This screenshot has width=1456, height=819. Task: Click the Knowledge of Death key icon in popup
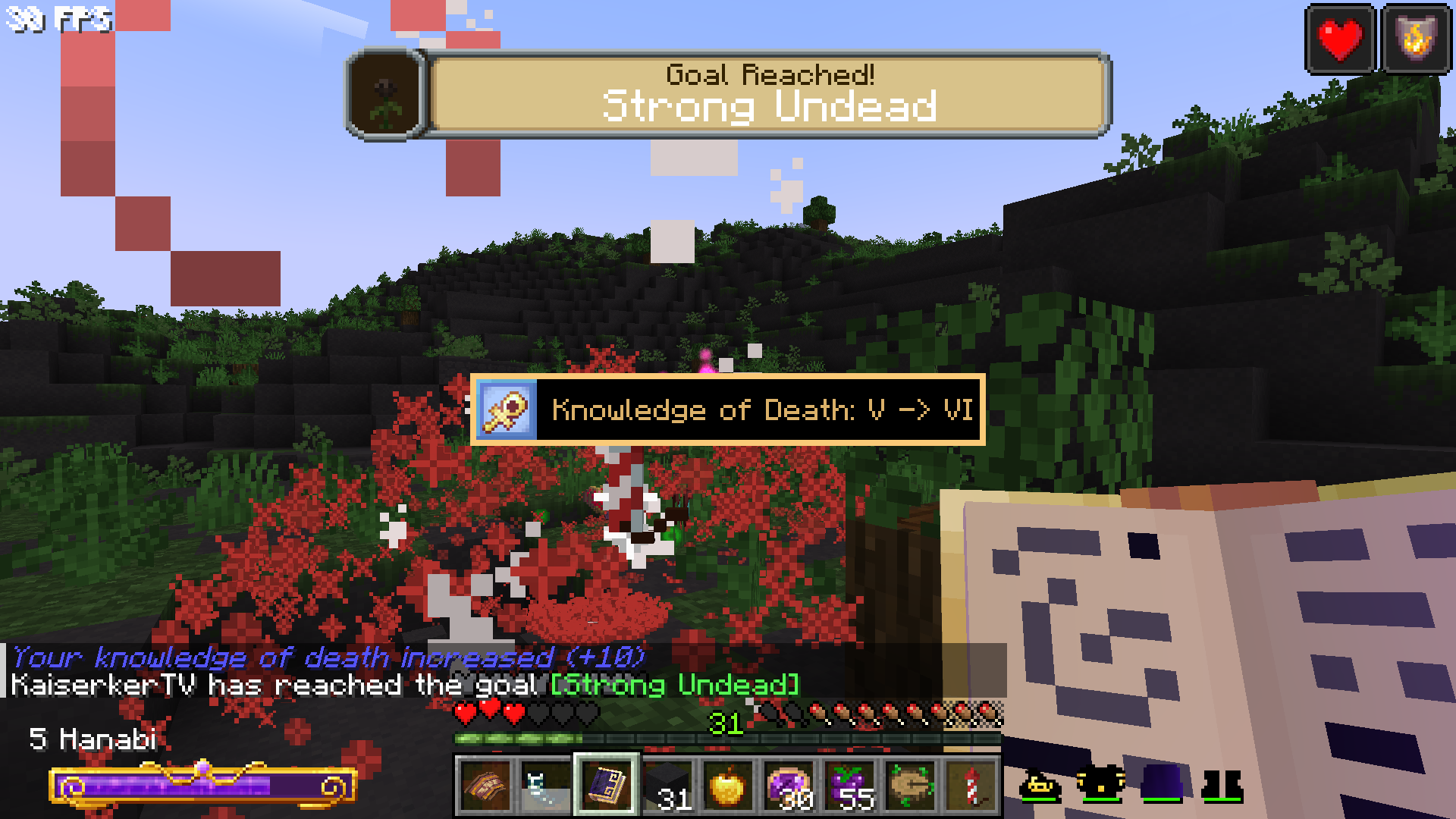[507, 409]
